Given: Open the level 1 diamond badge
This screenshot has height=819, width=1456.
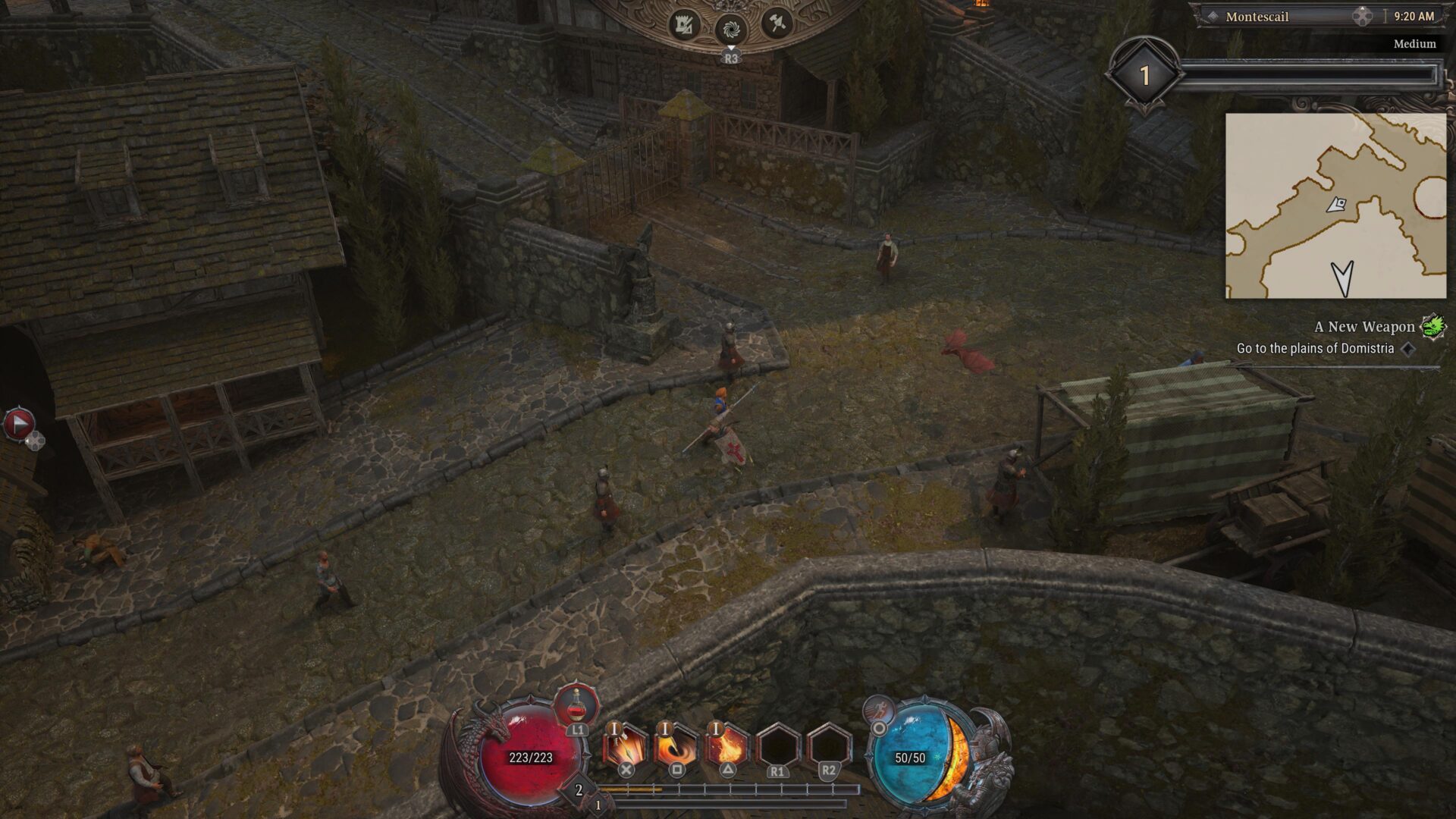Looking at the screenshot, I should point(1144,75).
